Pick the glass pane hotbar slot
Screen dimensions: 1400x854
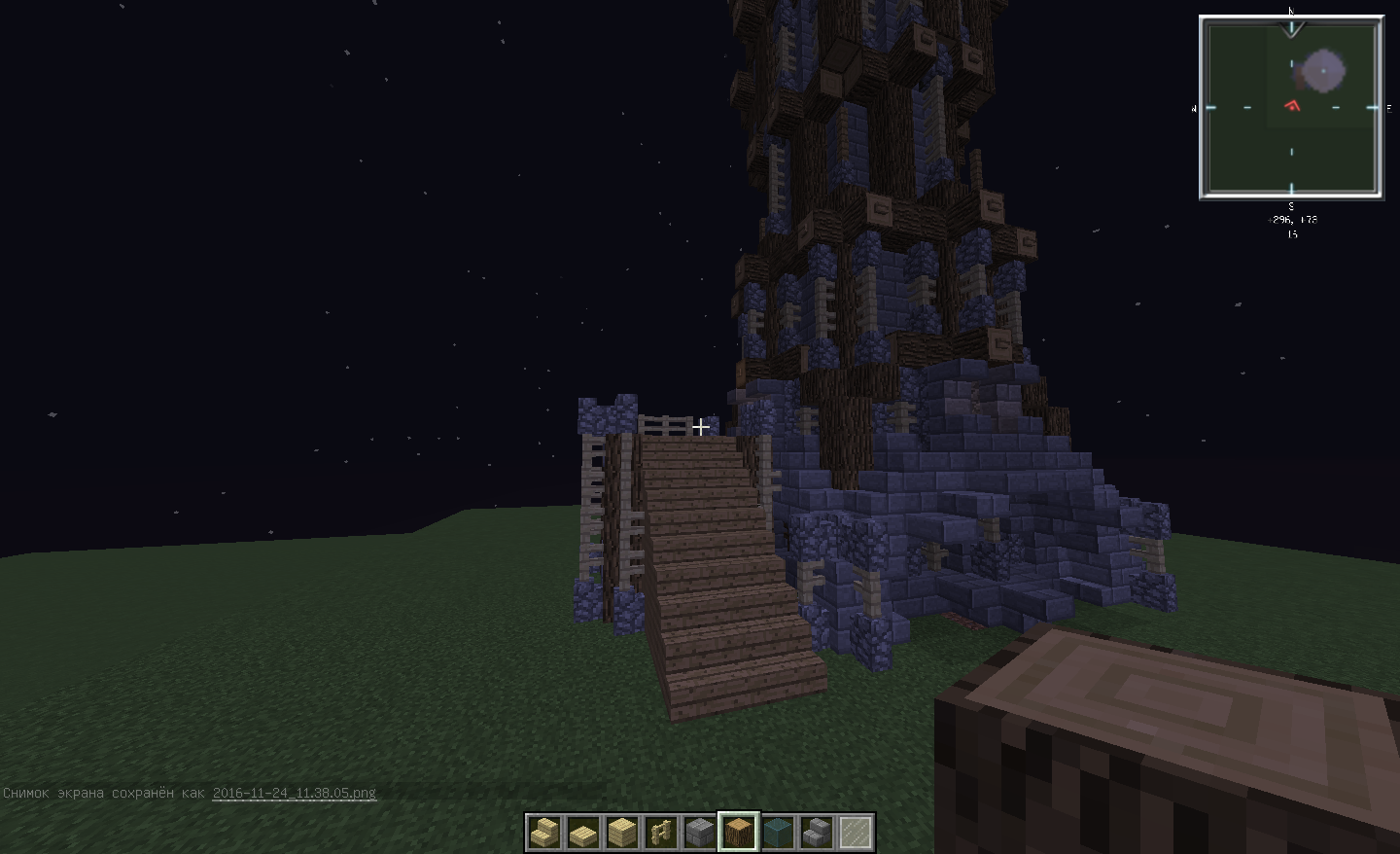click(856, 833)
